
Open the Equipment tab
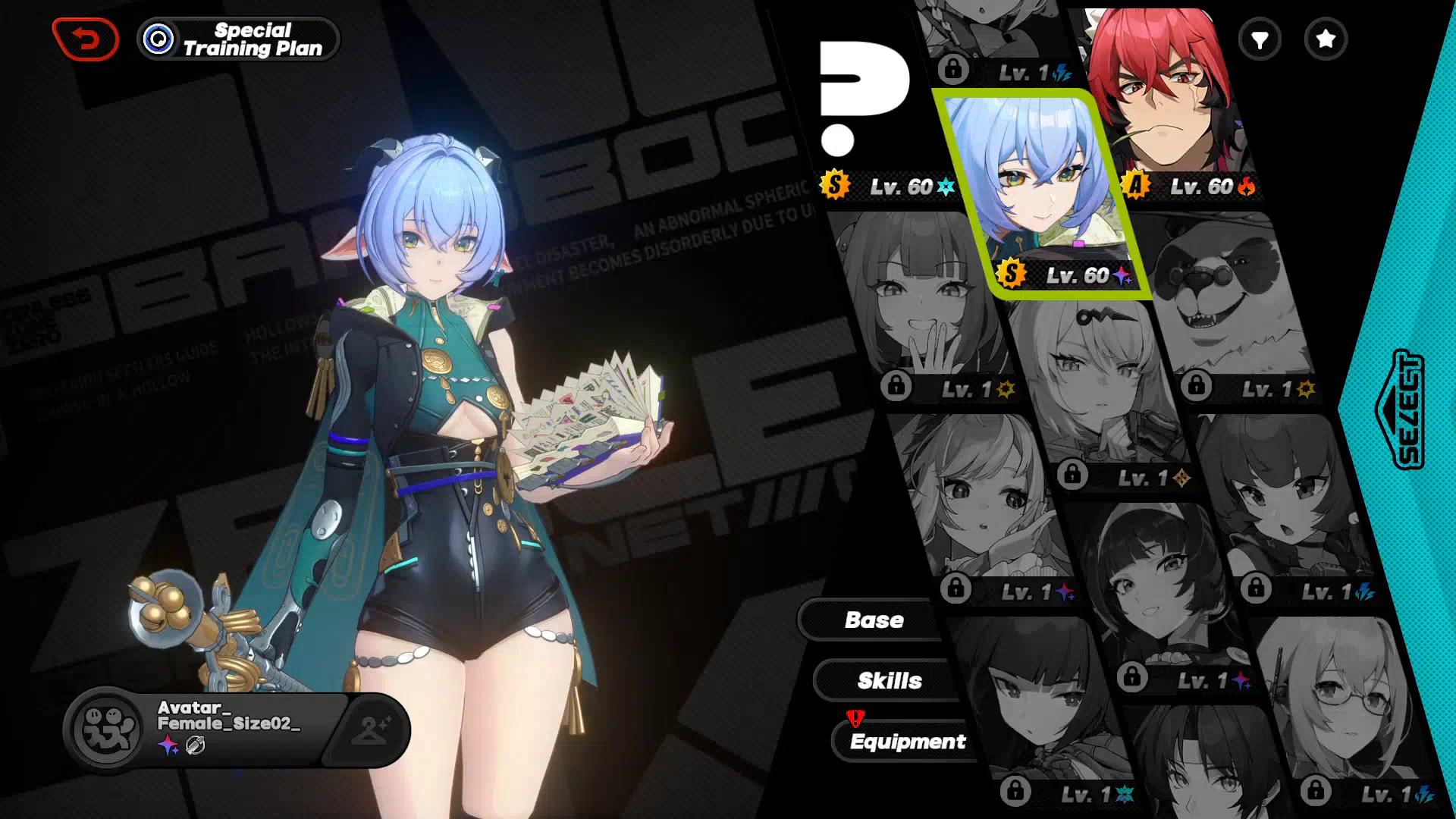point(907,742)
